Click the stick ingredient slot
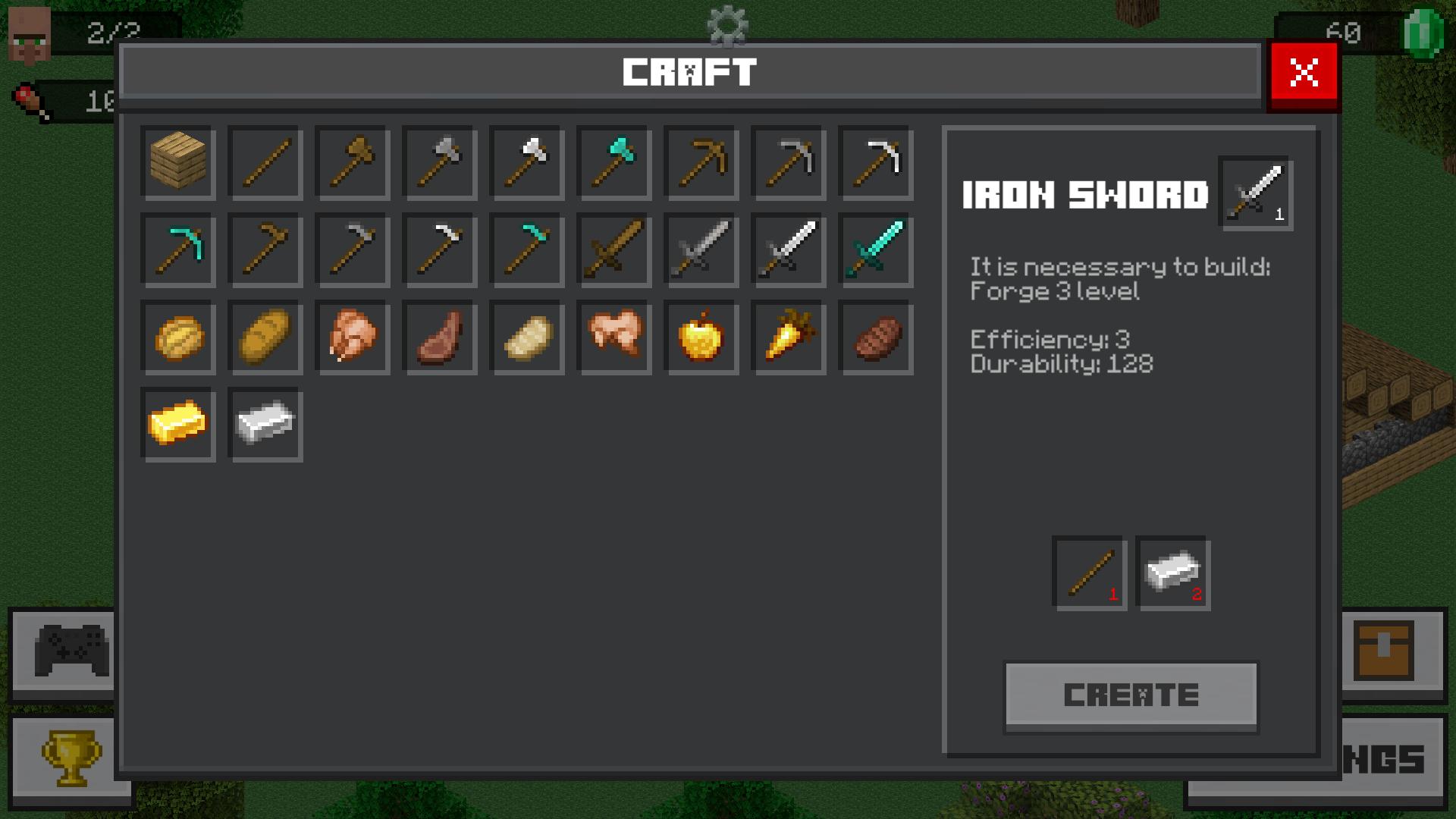This screenshot has width=1456, height=819. (1090, 574)
